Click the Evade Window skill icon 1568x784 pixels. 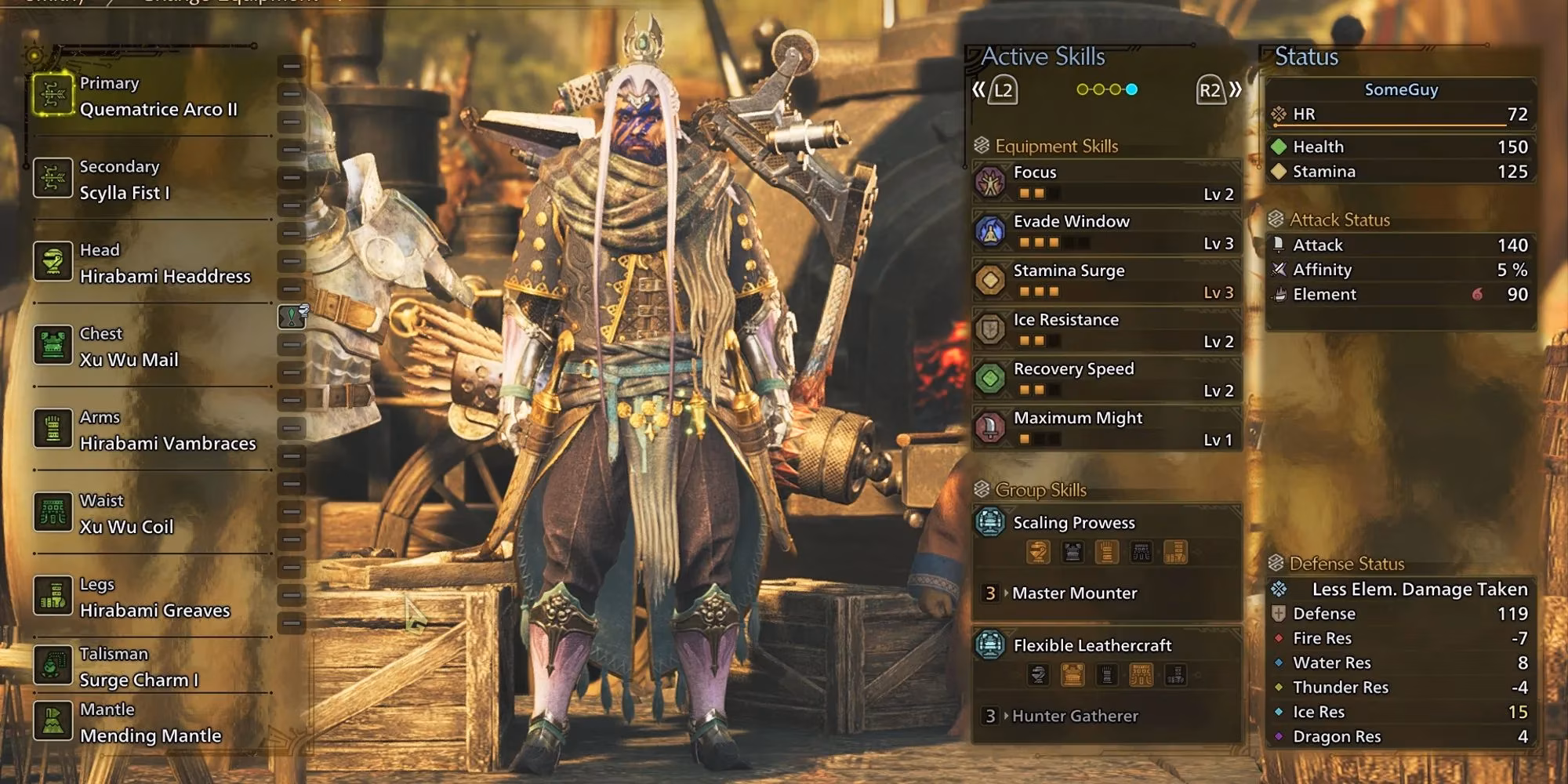coord(993,230)
